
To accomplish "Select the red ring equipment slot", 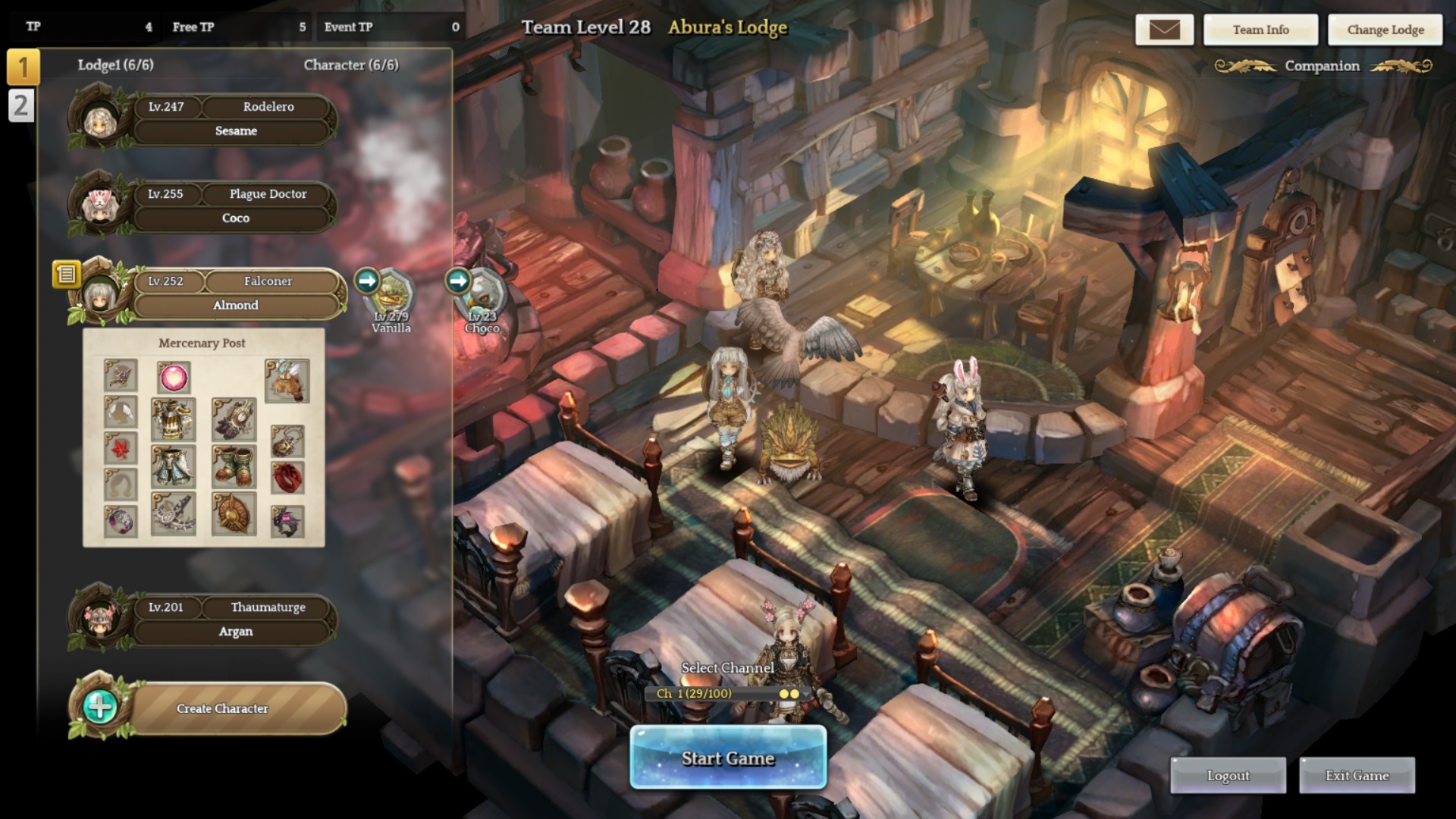I will click(287, 478).
